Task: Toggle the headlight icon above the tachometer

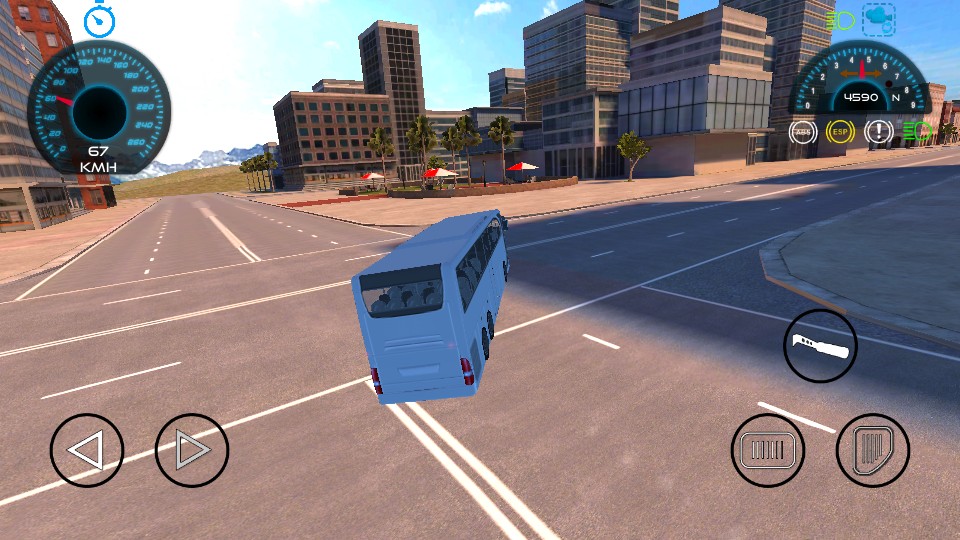Action: click(840, 19)
